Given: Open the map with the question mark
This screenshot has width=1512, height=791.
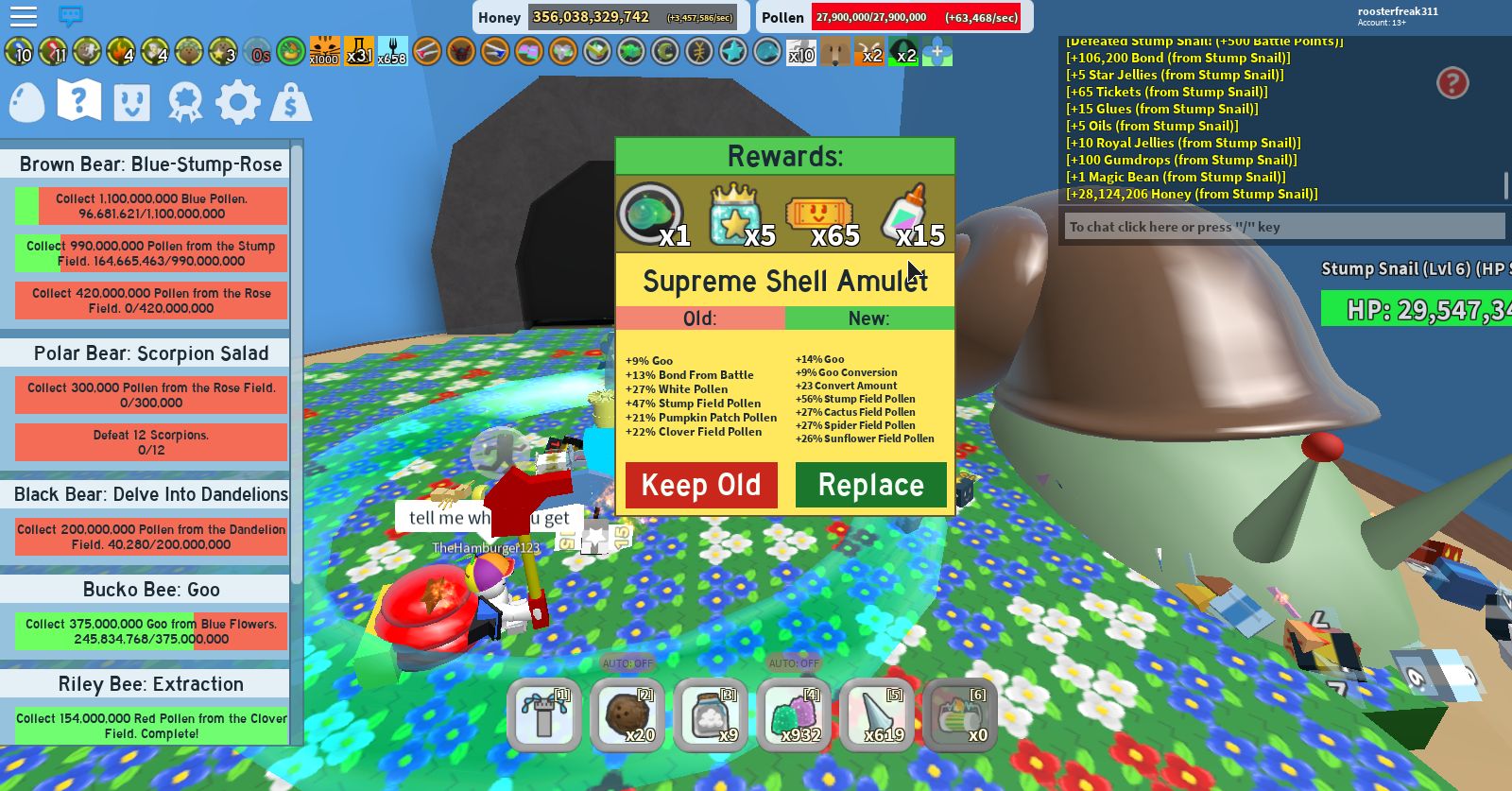Looking at the screenshot, I should (x=78, y=101).
